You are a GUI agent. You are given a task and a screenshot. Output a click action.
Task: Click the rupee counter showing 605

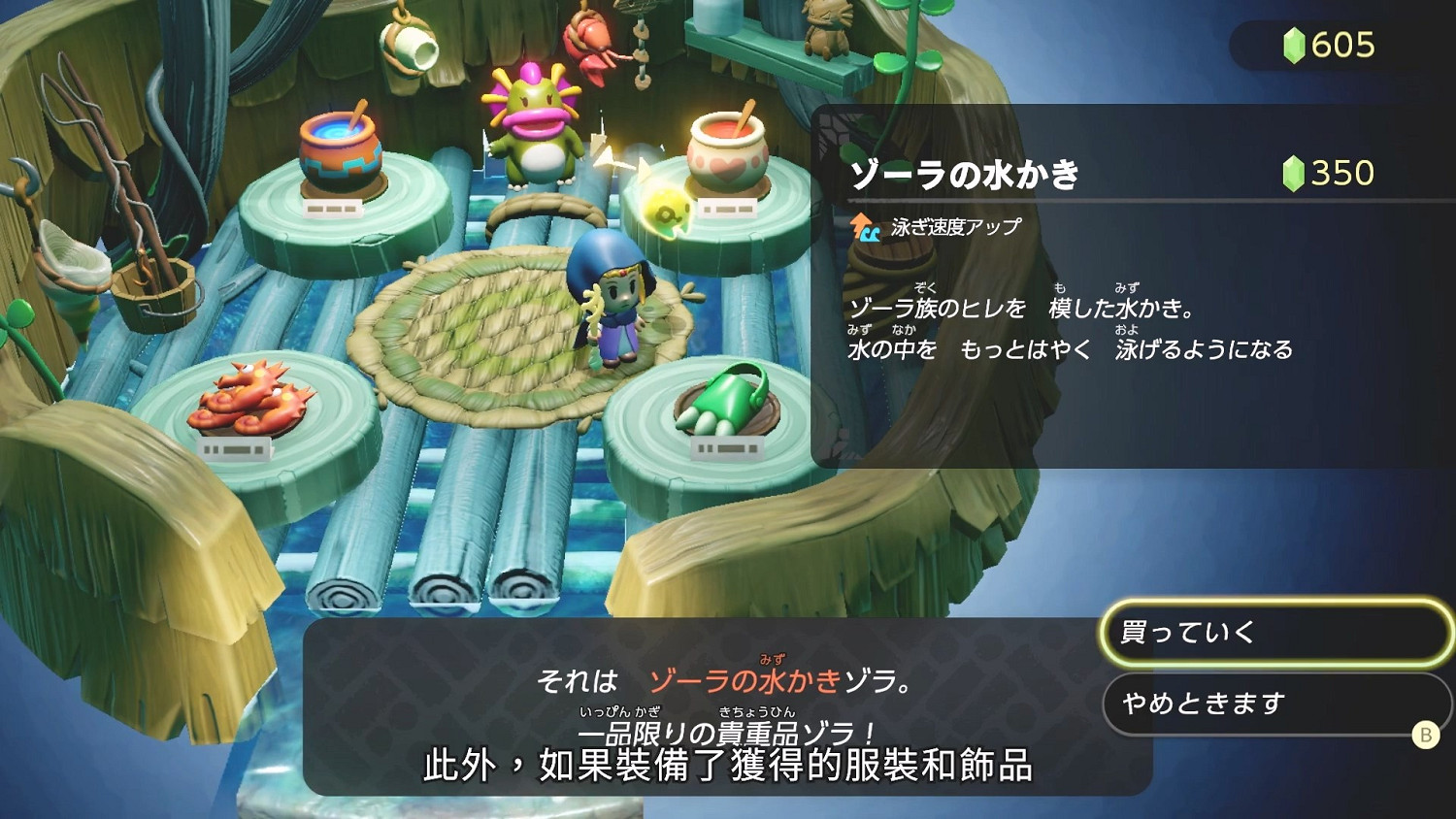click(1340, 44)
